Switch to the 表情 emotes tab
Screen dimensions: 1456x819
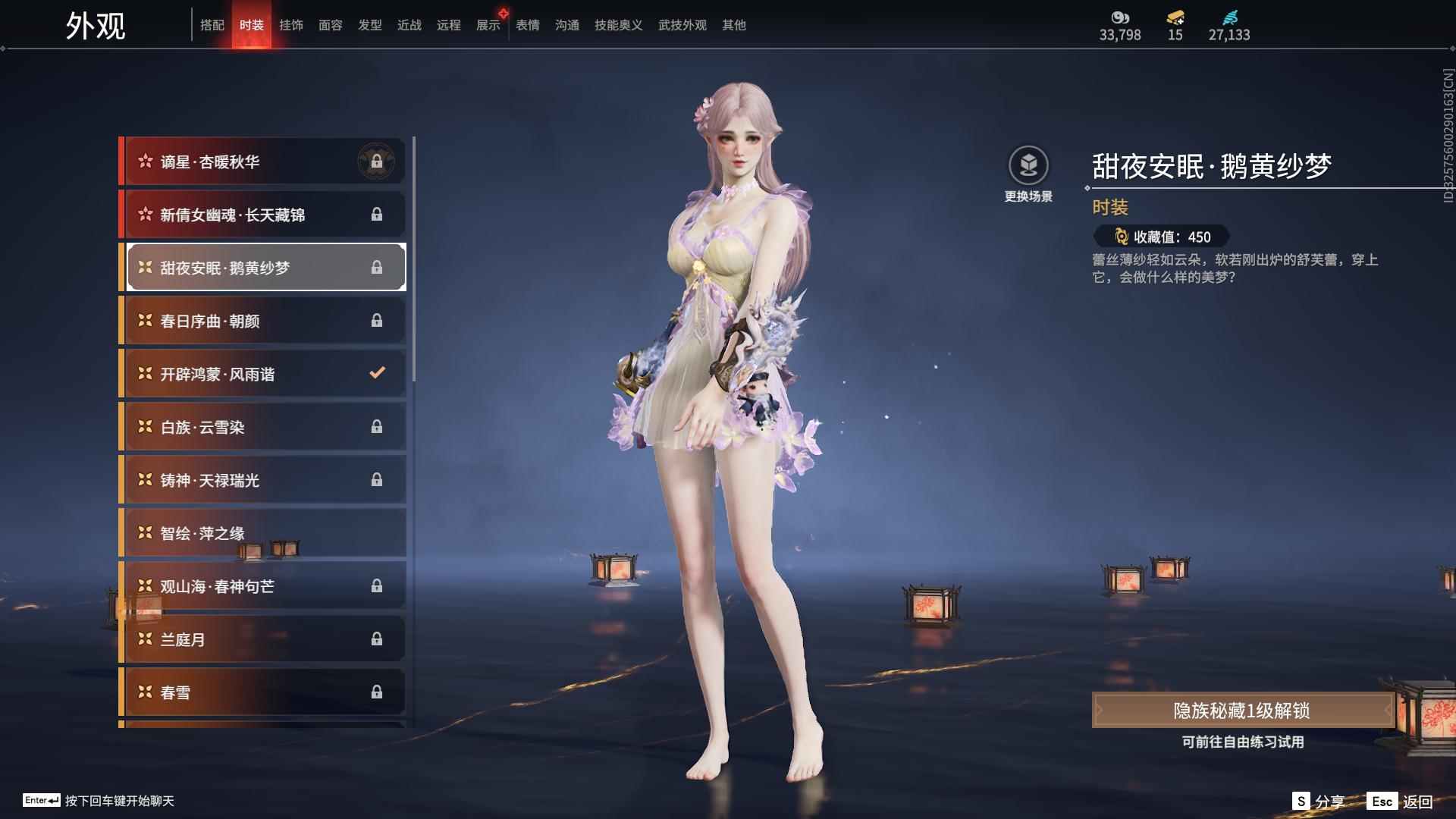527,25
